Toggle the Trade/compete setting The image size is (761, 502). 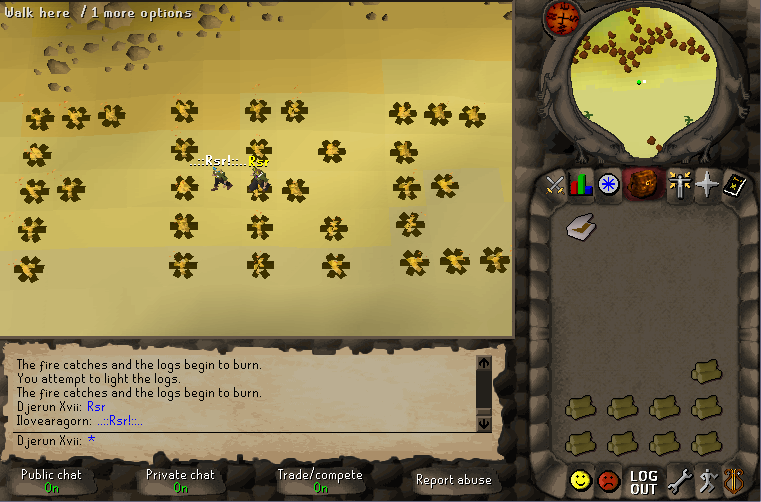(x=320, y=481)
